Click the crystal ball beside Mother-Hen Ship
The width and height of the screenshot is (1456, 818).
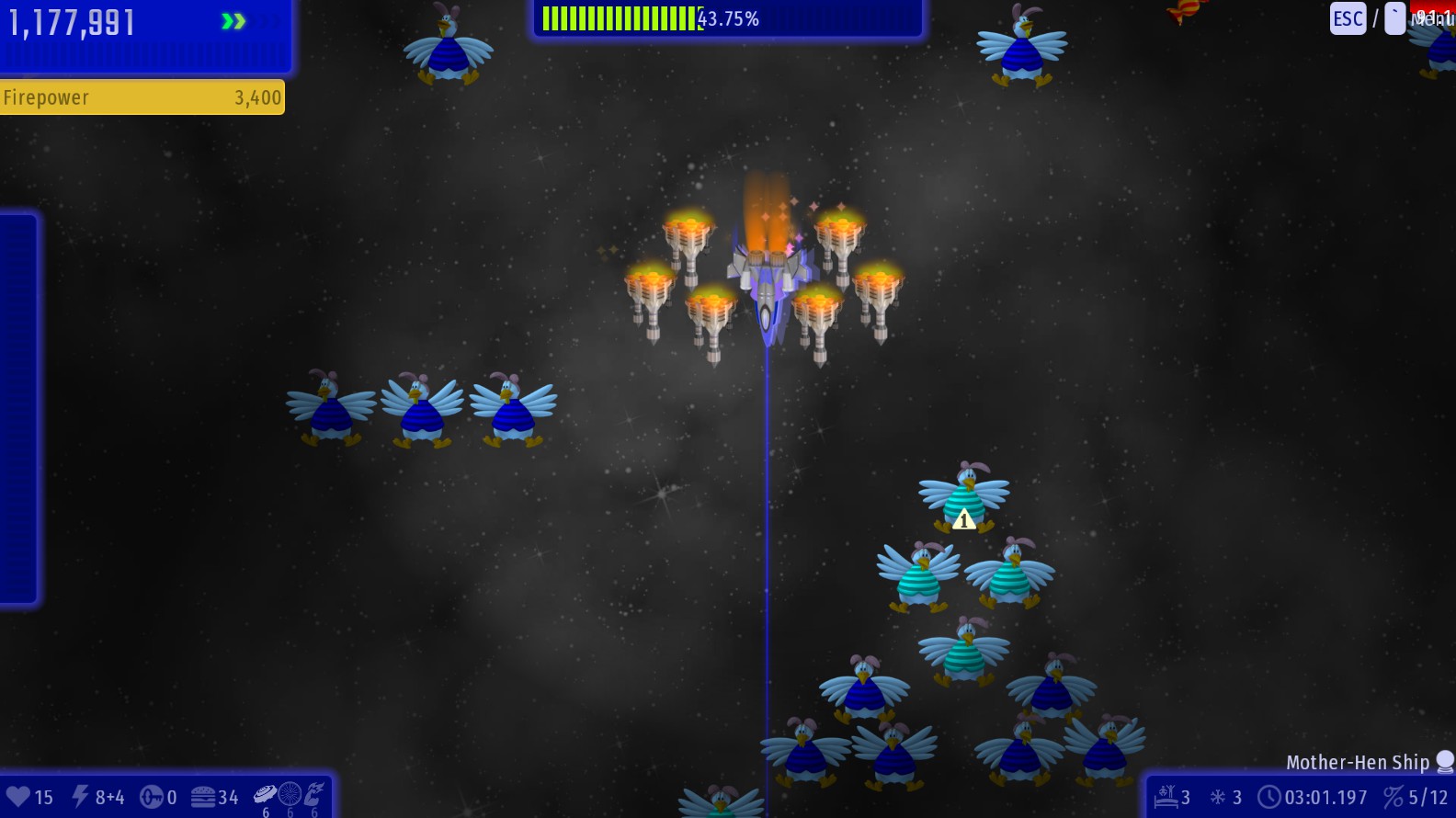click(x=1445, y=761)
